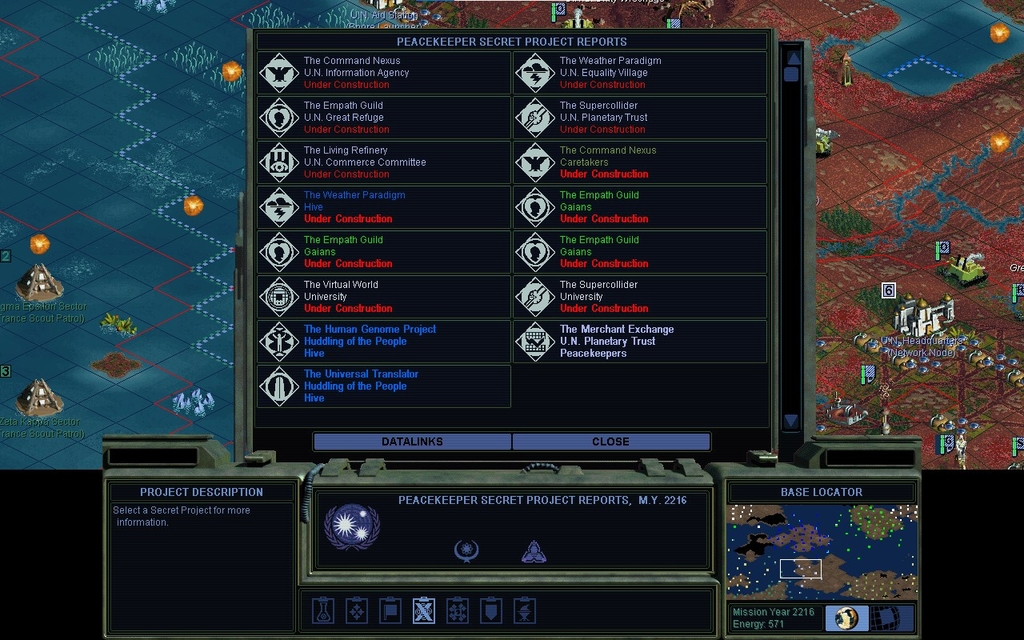1024x640 pixels.
Task: Select the Caretakers' Command Nexus entry
Action: tap(640, 162)
